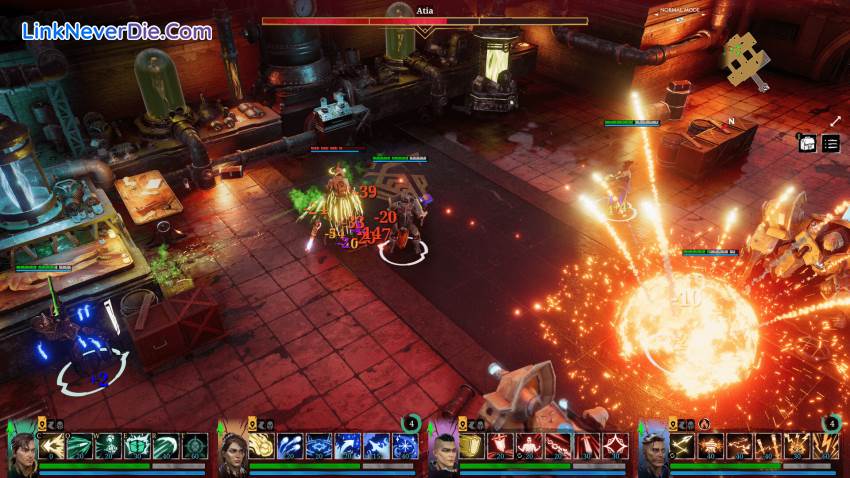Screen dimensions: 850x478
Task: Click the flame status icon above skills
Action: 705,423
